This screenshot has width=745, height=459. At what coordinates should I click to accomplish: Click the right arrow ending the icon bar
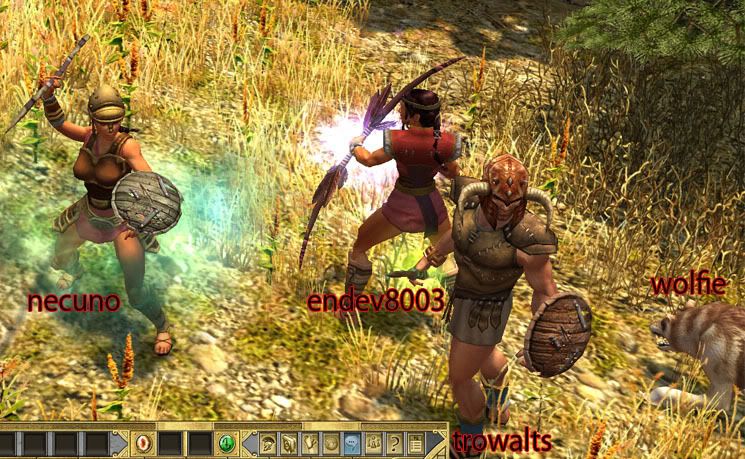pos(436,442)
